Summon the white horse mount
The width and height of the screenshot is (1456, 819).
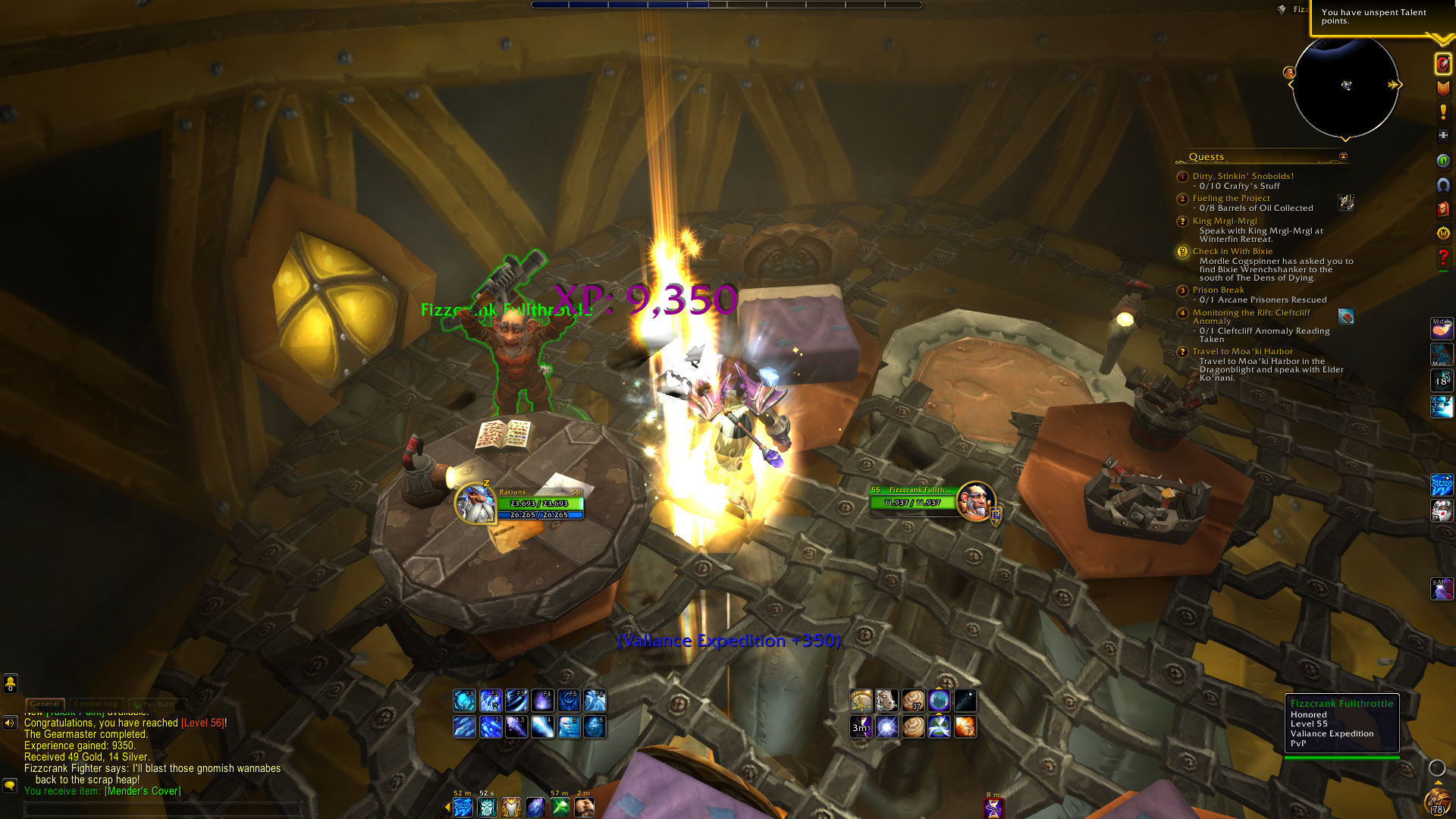886,700
